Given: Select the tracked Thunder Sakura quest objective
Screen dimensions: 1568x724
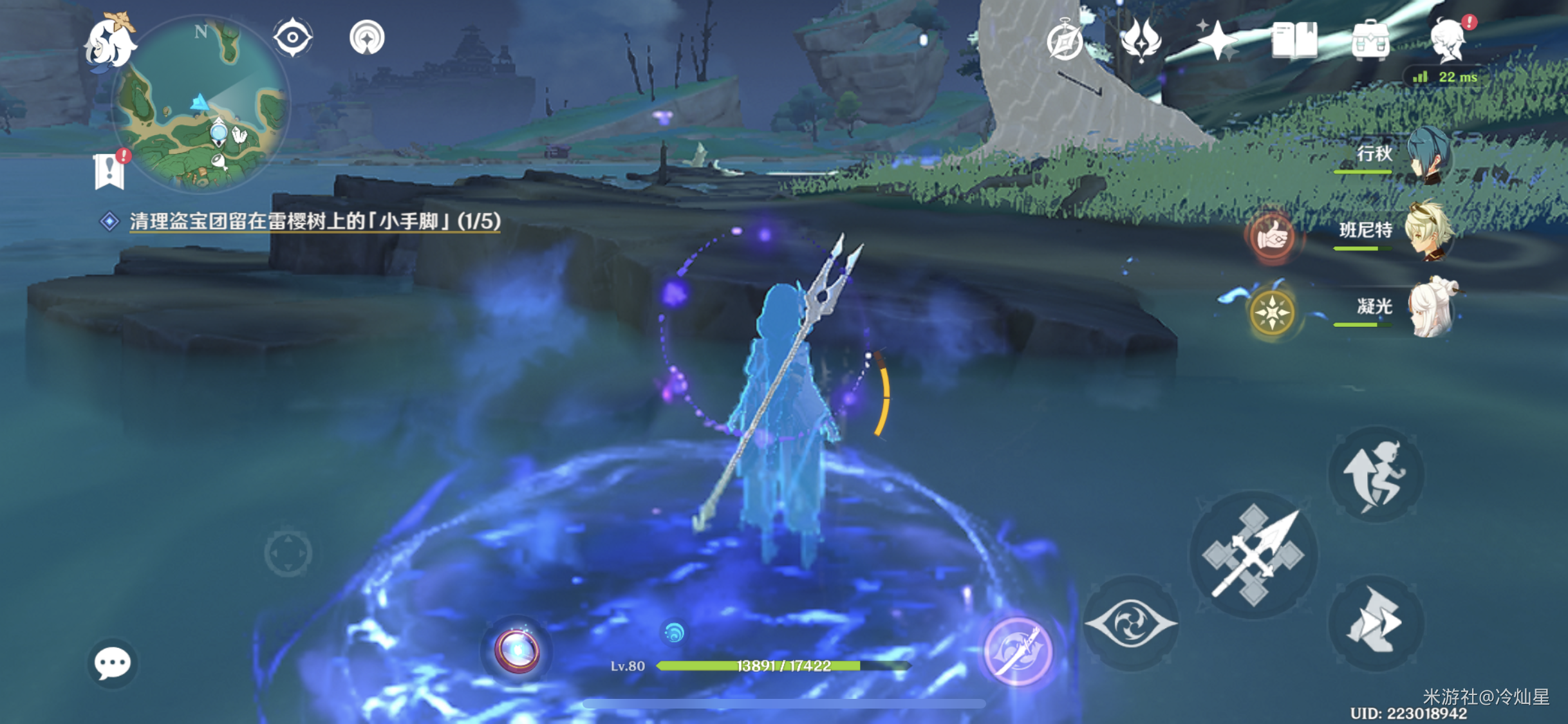Looking at the screenshot, I should (x=314, y=221).
